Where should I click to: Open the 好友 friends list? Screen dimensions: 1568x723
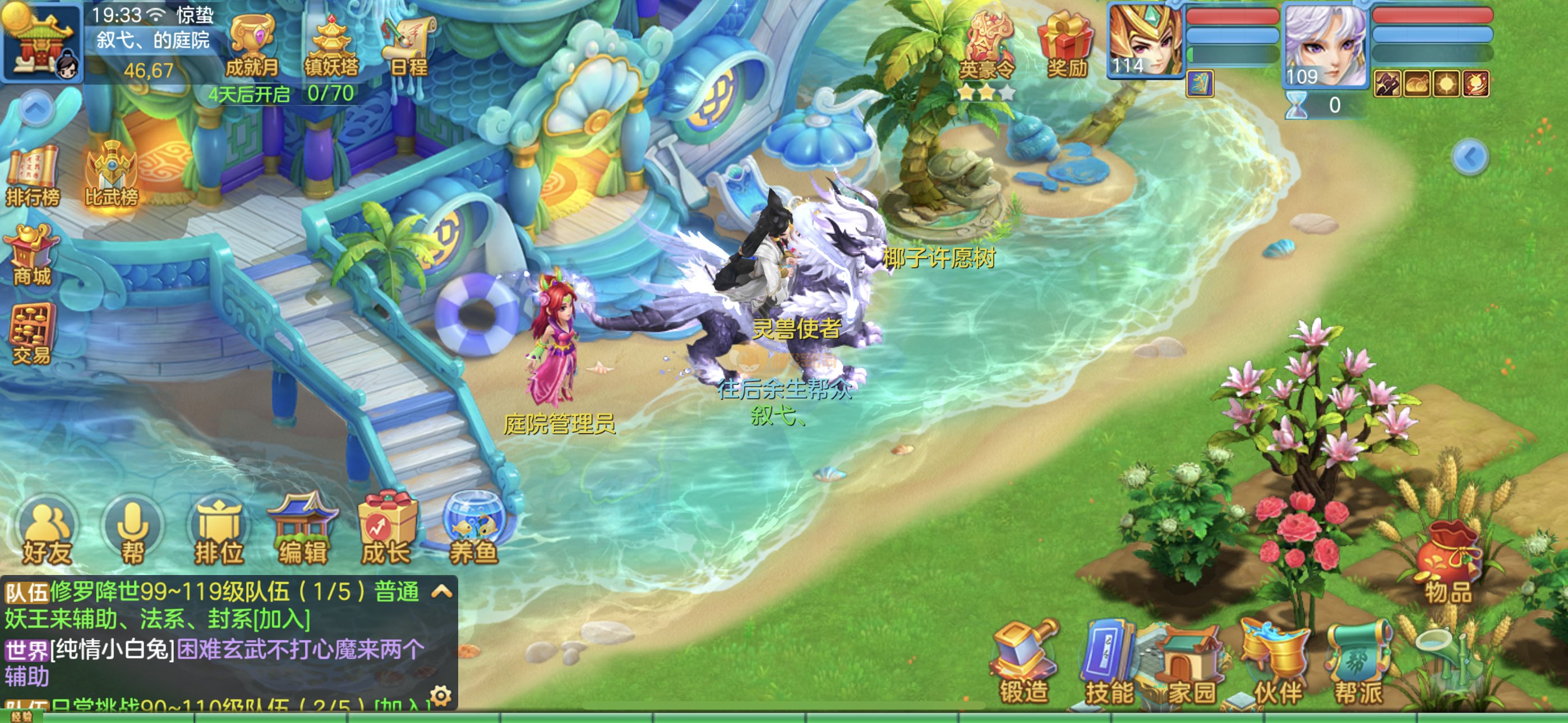click(48, 533)
